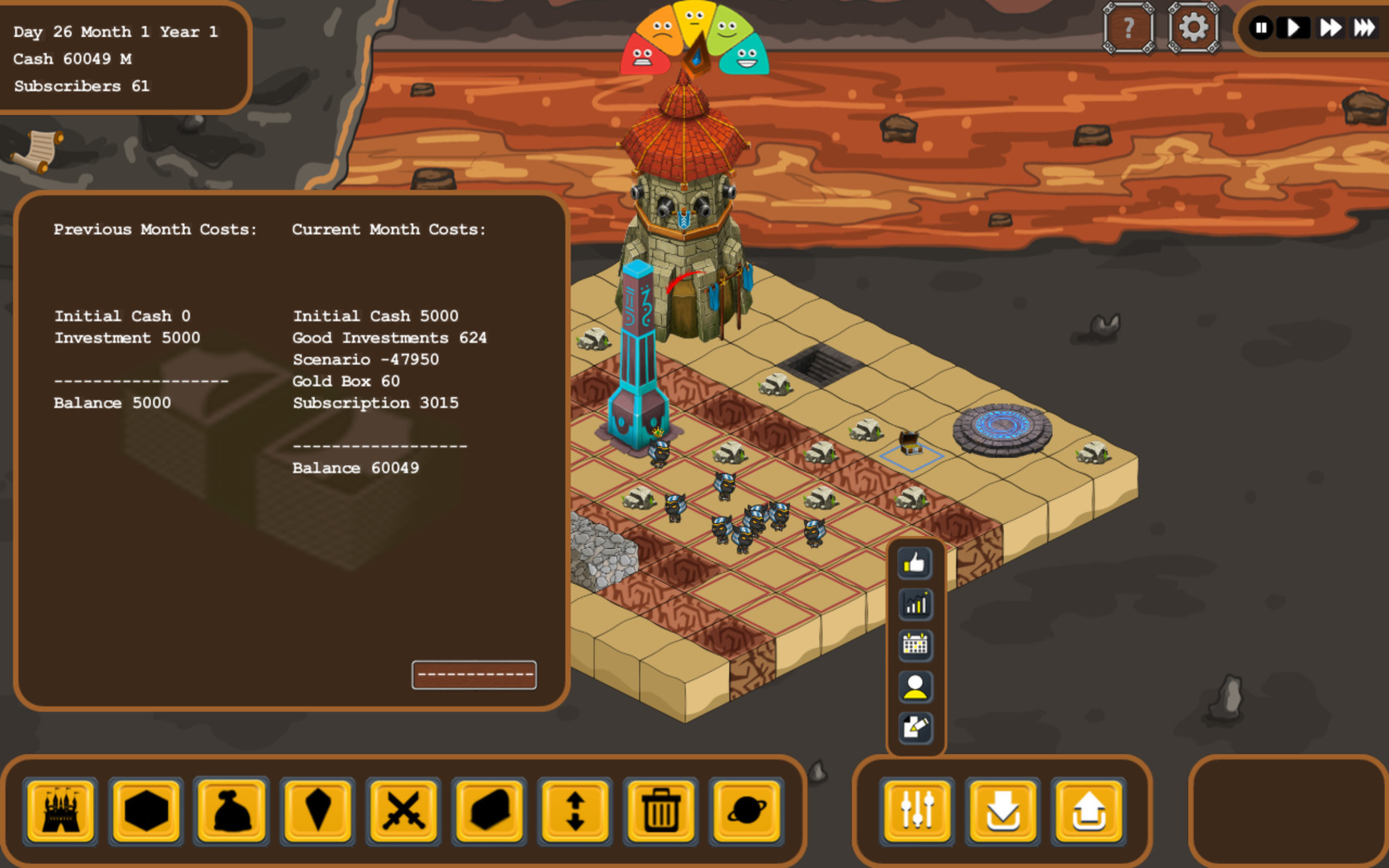The image size is (1389, 868).
Task: Select the planet tool on the toolbar
Action: coord(746,812)
